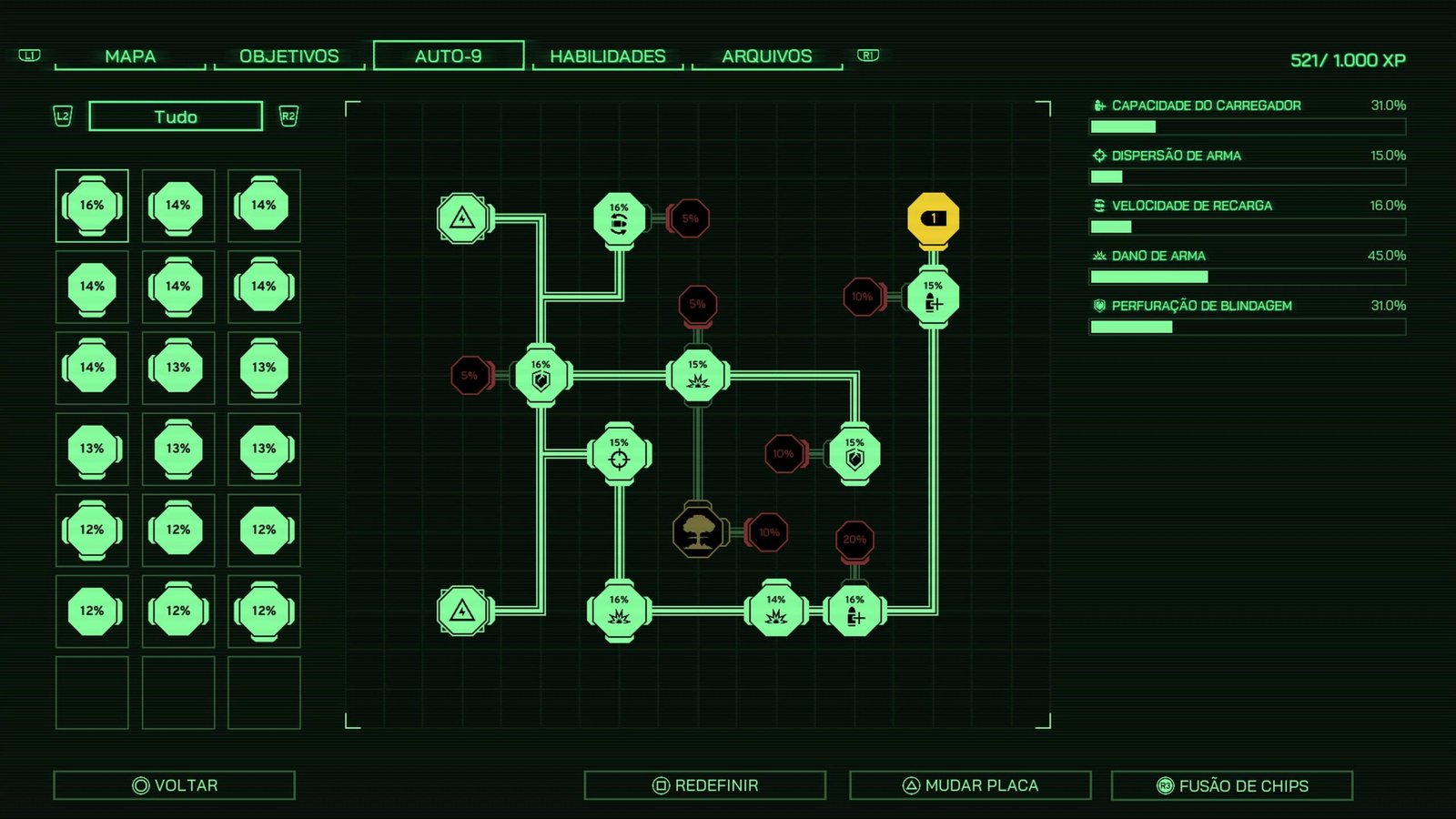Select the AUTO-9 tab
This screenshot has width=1456, height=819.
449,56
